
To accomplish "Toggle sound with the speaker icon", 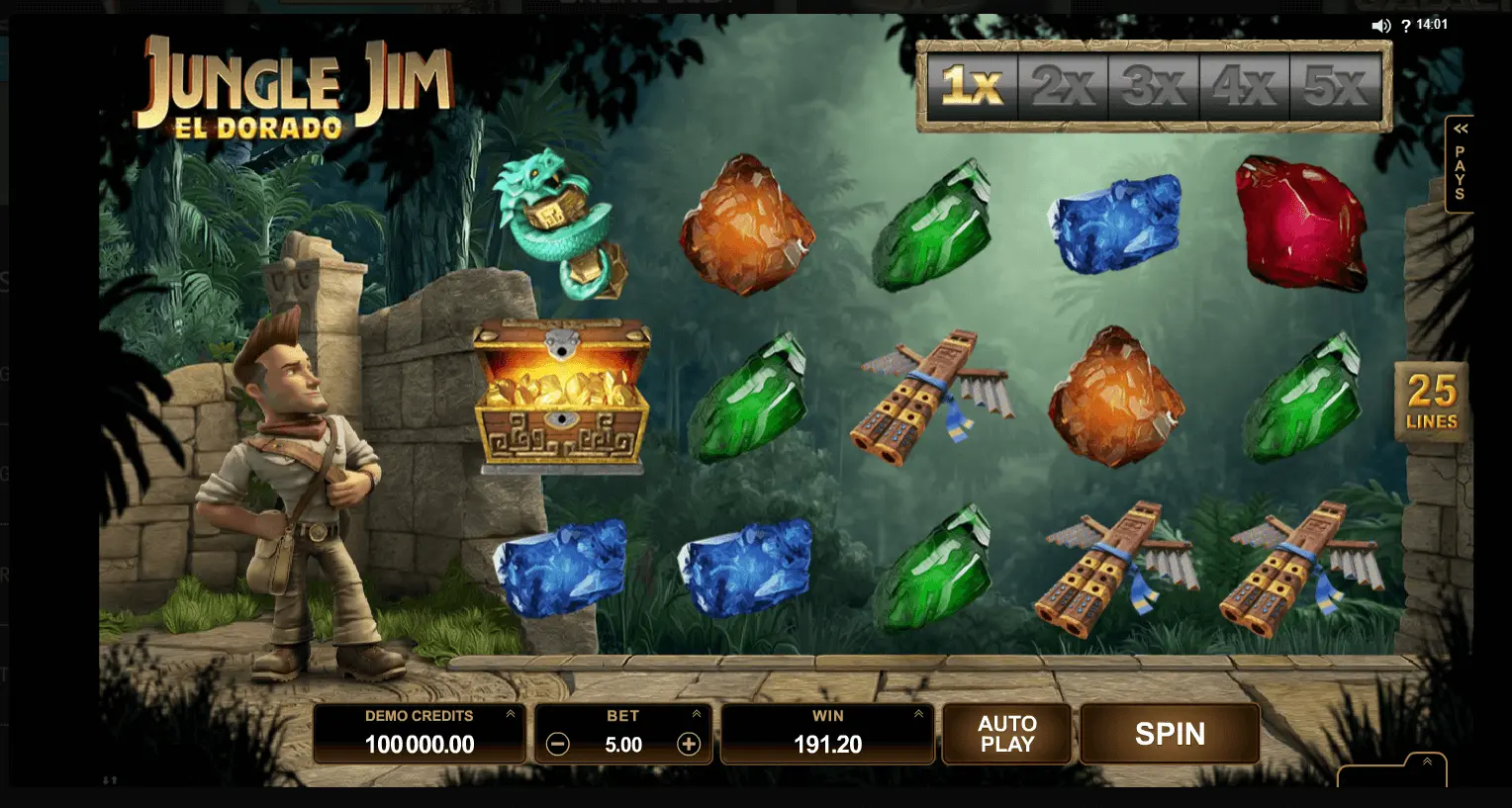I will coord(1381,26).
